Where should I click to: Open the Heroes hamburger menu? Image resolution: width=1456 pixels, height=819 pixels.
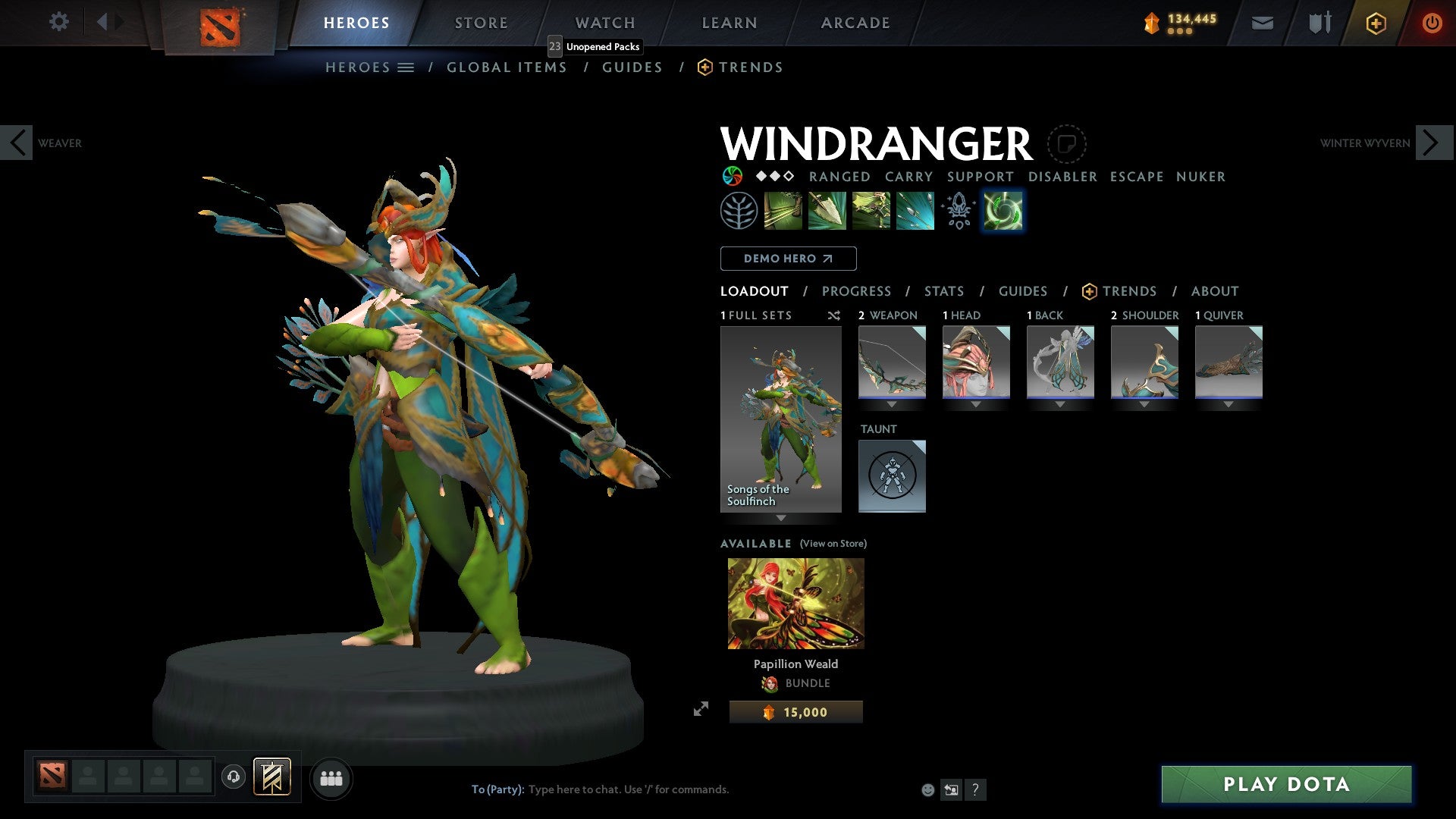point(406,67)
